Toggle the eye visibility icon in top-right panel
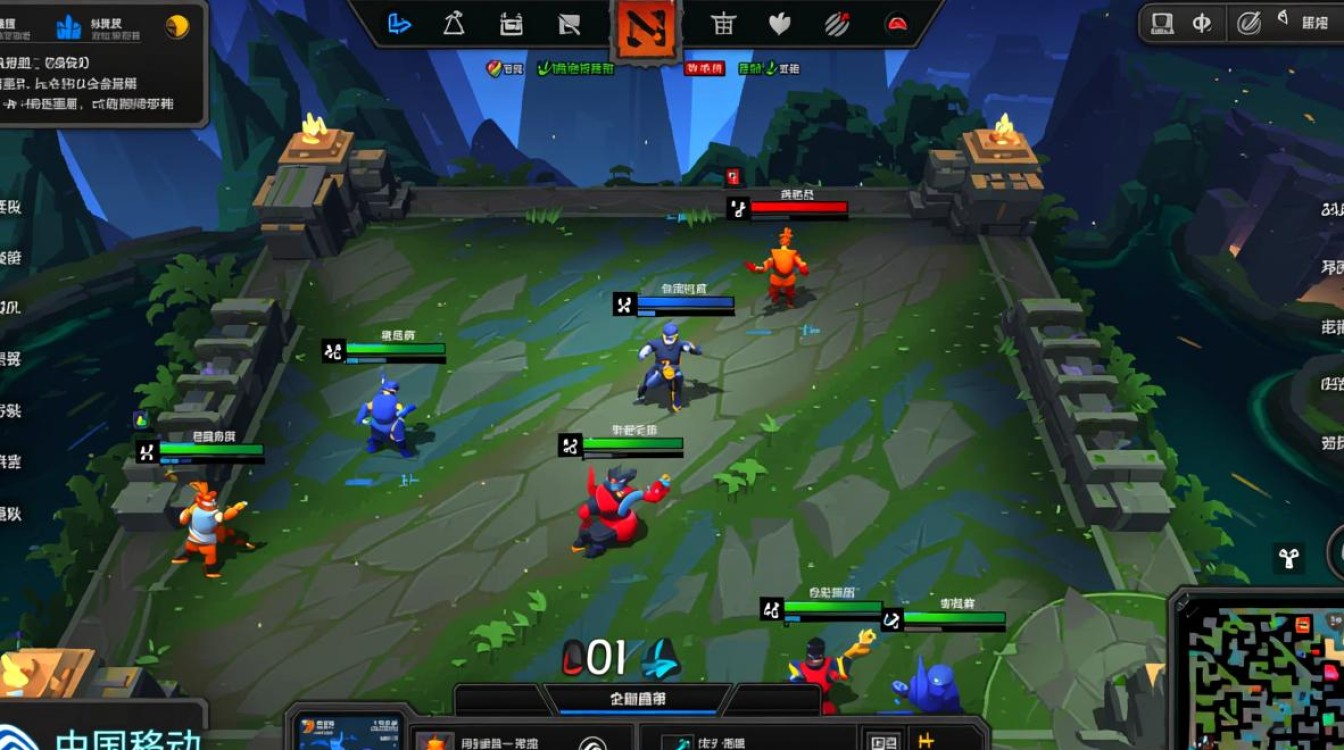The width and height of the screenshot is (1344, 750). pos(1283,19)
